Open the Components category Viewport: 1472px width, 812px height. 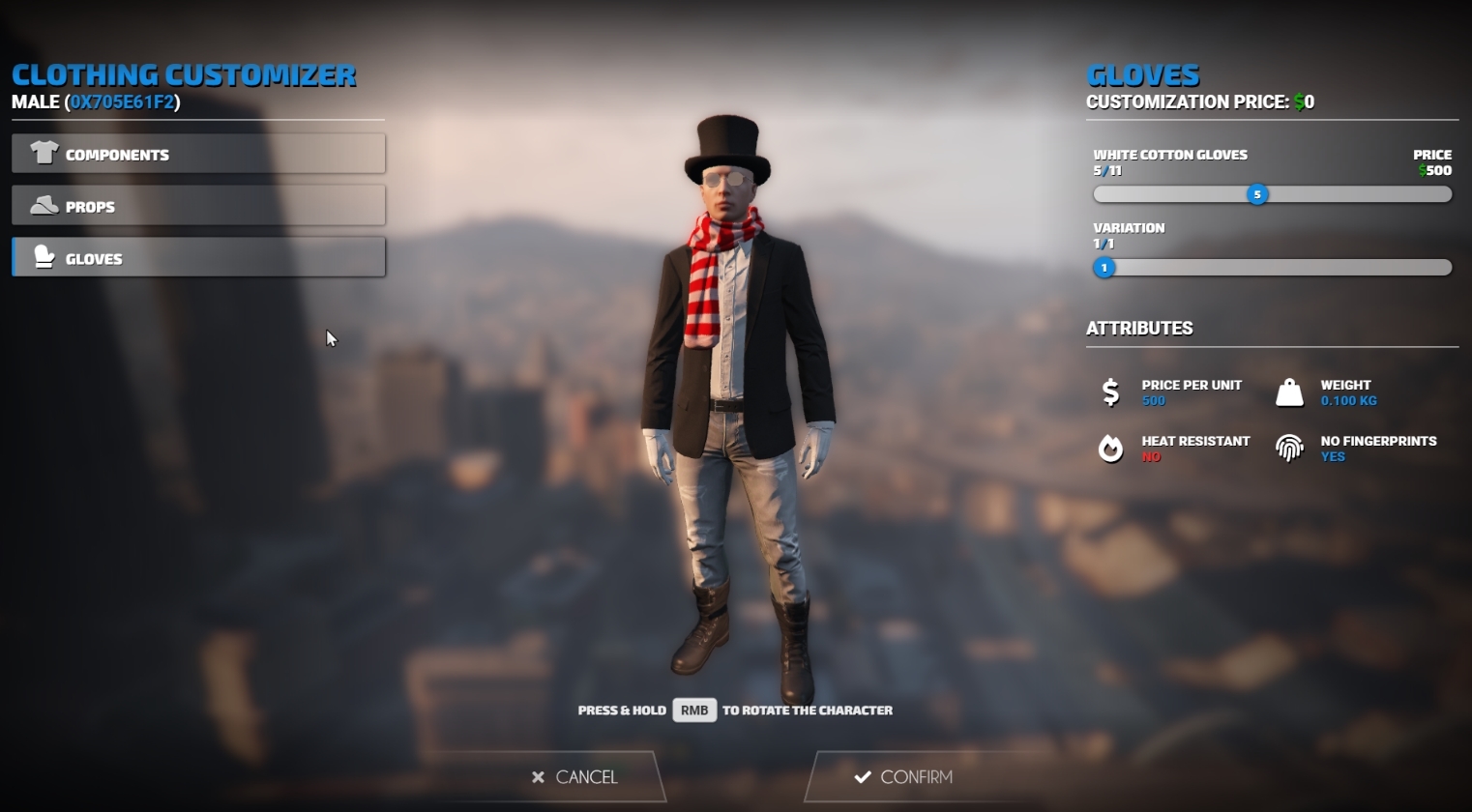pos(198,153)
